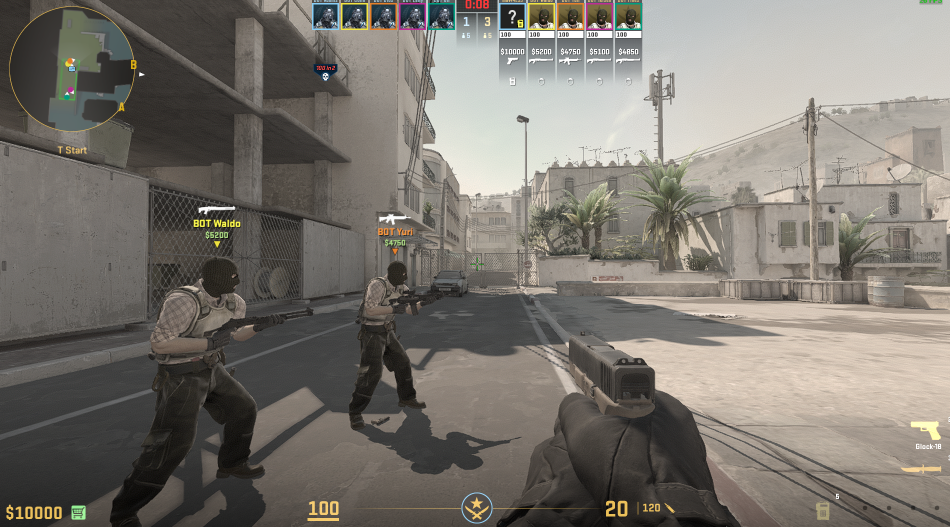
Task: Click the B bombsite marker on the radar
Action: coord(133,64)
